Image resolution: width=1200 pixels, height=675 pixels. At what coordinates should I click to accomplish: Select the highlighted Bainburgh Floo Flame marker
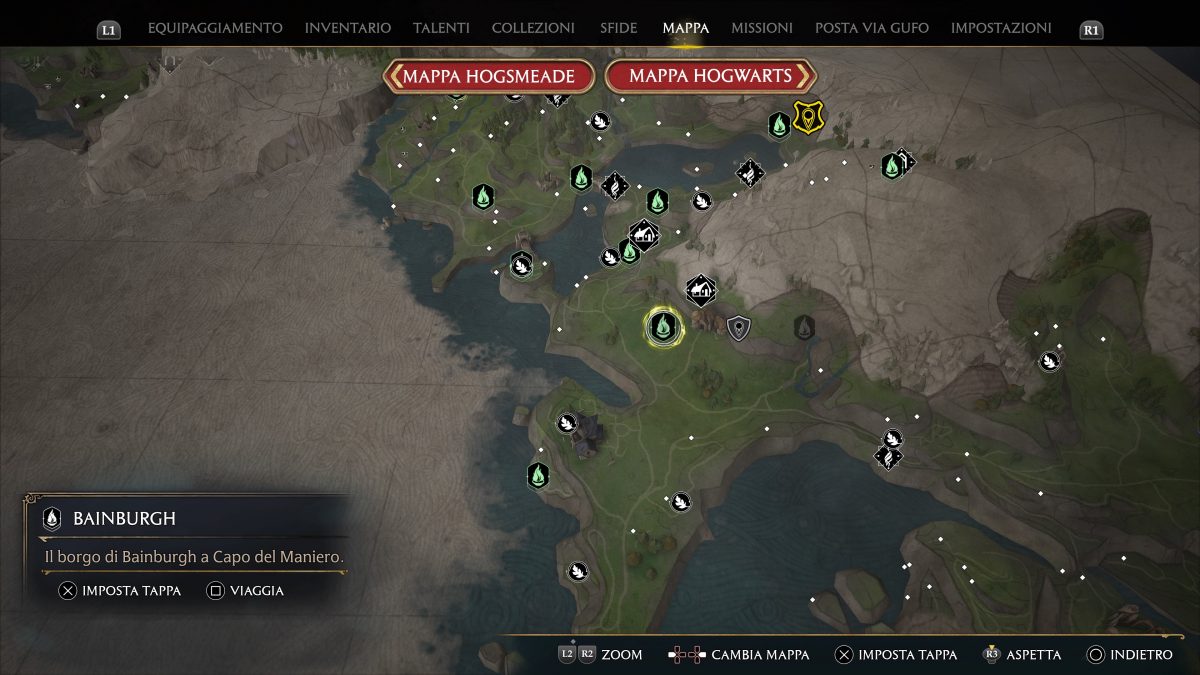pos(662,326)
